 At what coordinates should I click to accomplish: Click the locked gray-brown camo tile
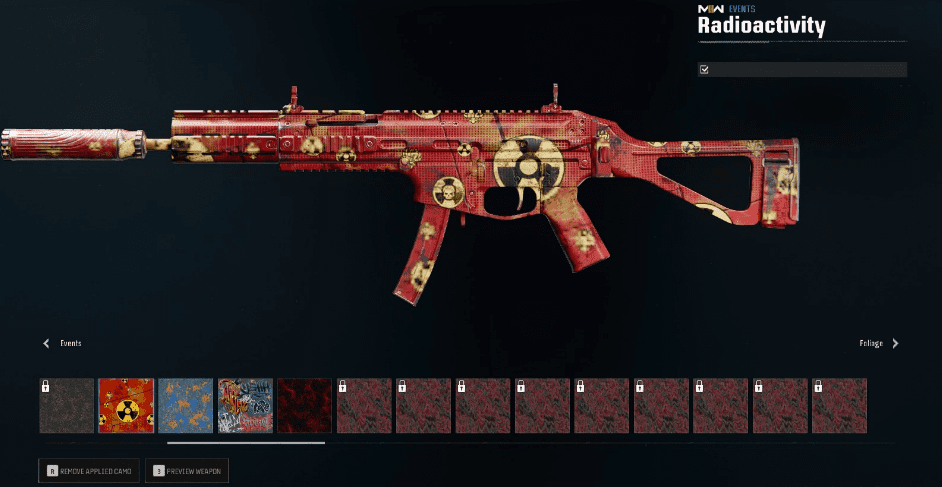pyautogui.click(x=67, y=405)
